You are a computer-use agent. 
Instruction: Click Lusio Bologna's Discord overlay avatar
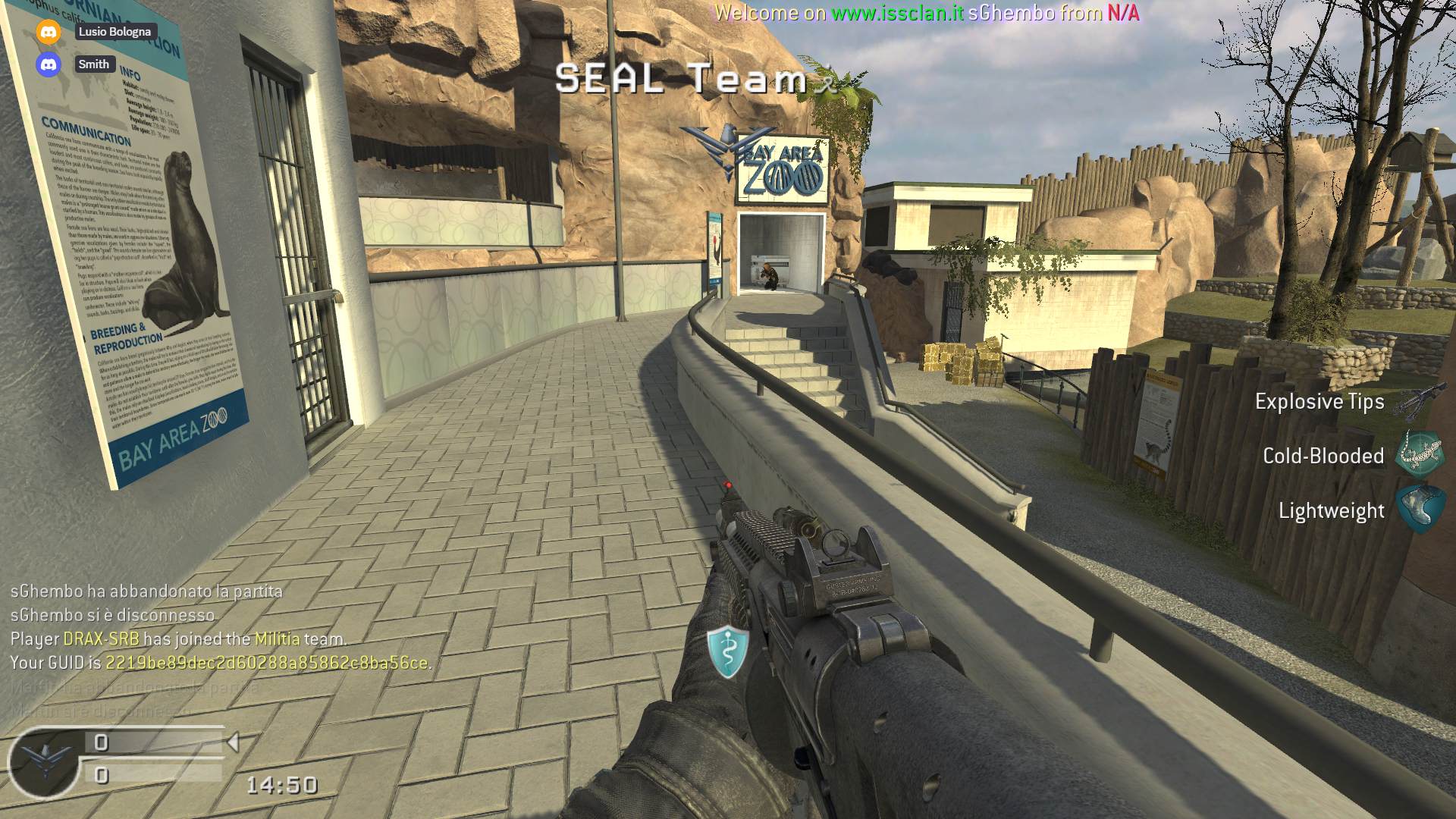coord(49,32)
